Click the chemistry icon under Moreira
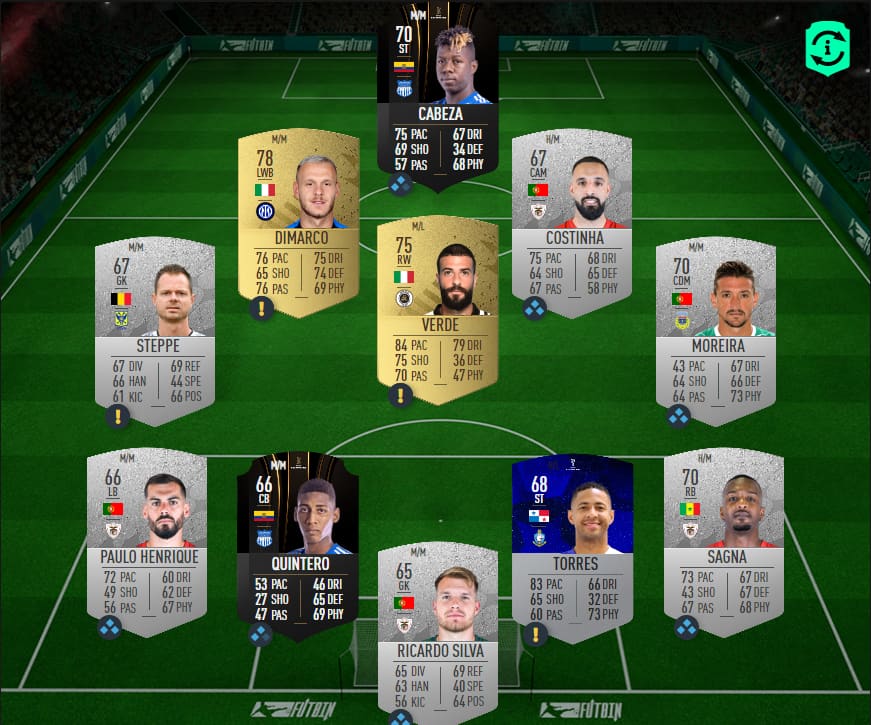 (x=679, y=415)
